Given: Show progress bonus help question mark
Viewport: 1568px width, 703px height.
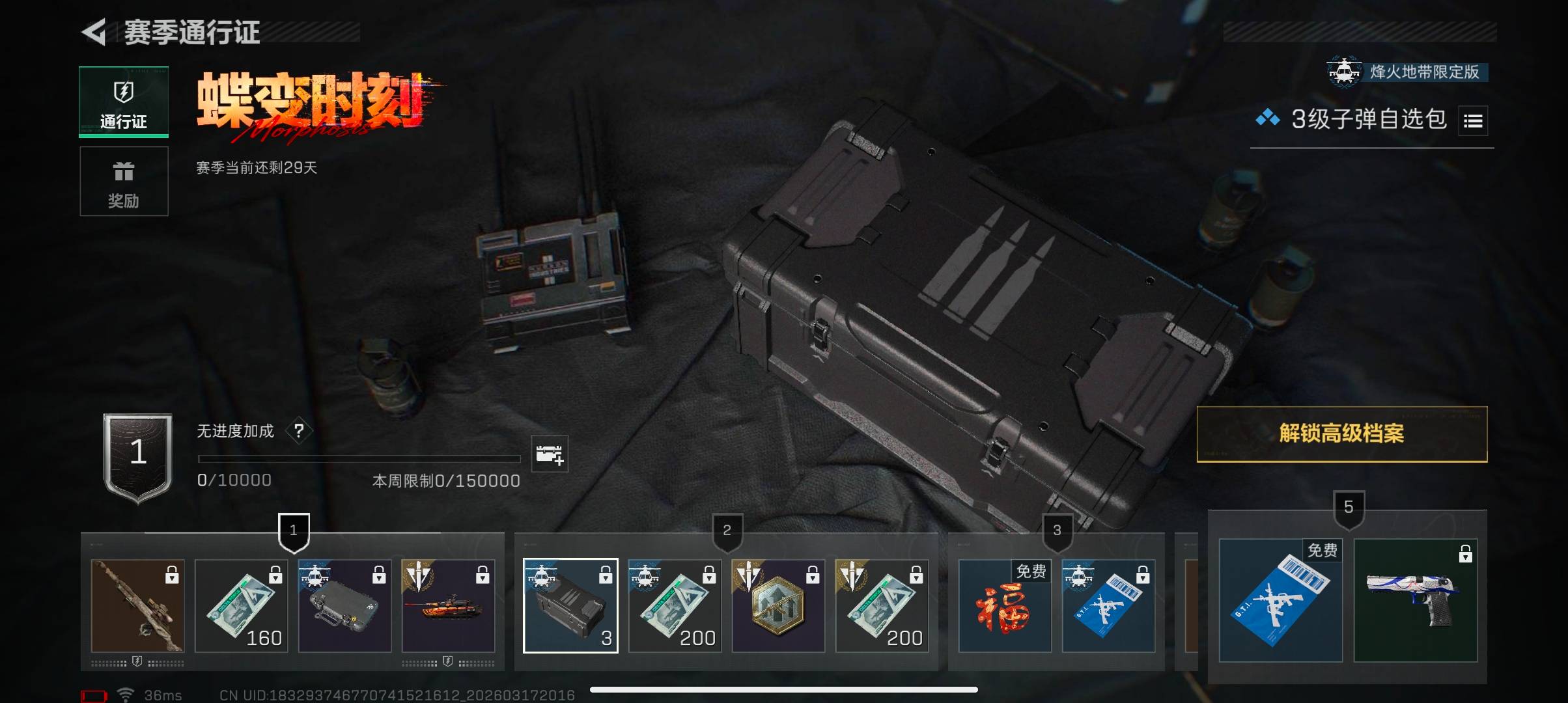Looking at the screenshot, I should (x=299, y=431).
